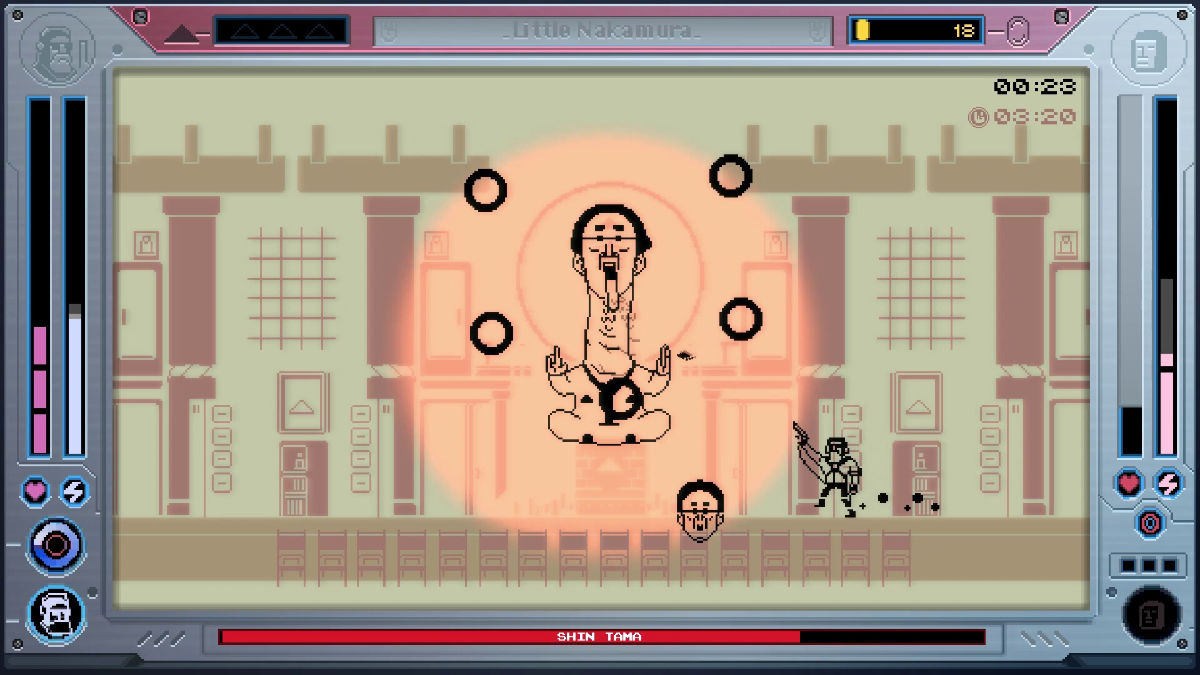The image size is (1200, 675).
Task: Activate the small red octagon ring icon
Action: [x=1149, y=522]
